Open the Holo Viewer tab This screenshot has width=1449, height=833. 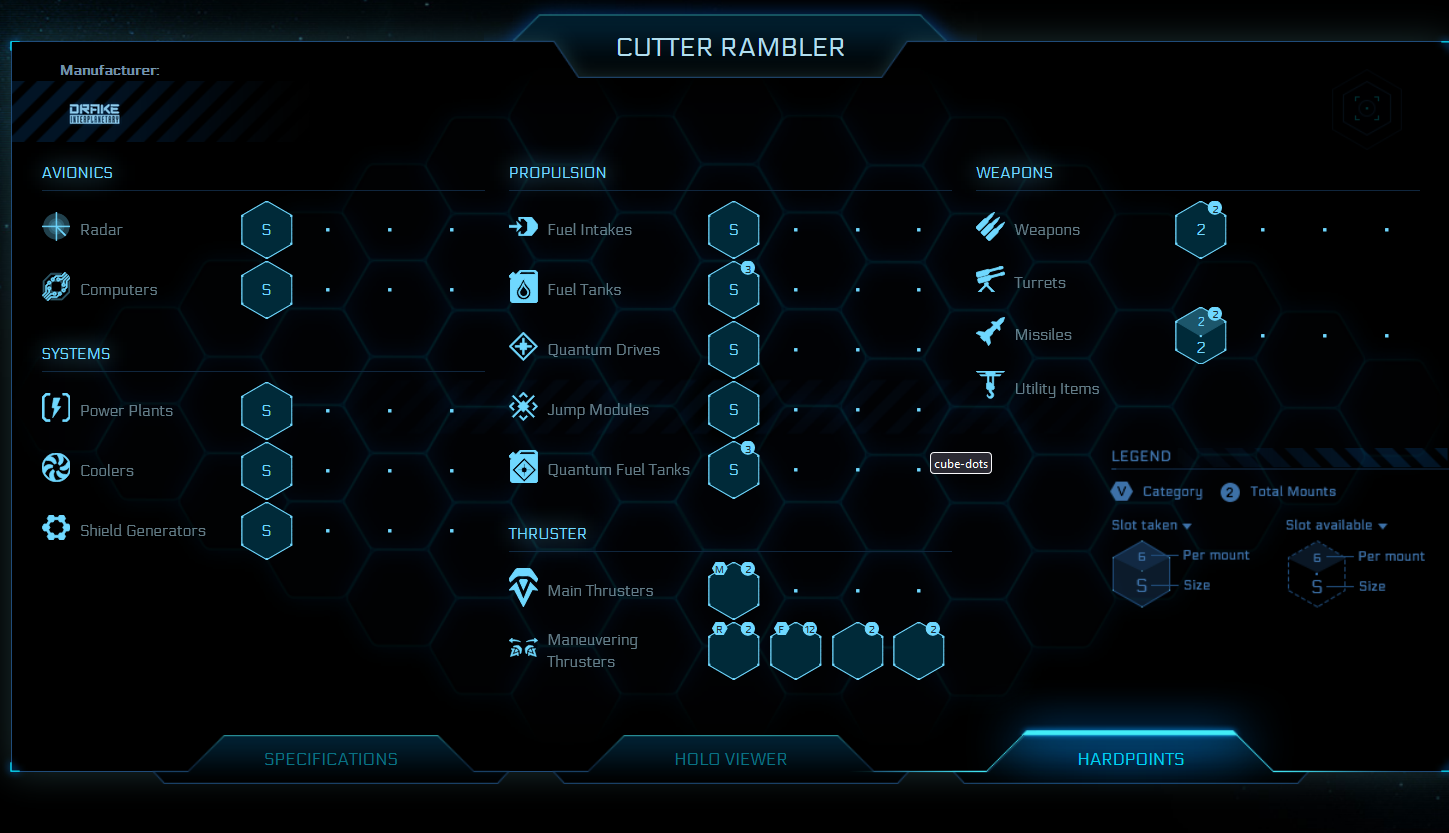pyautogui.click(x=730, y=758)
